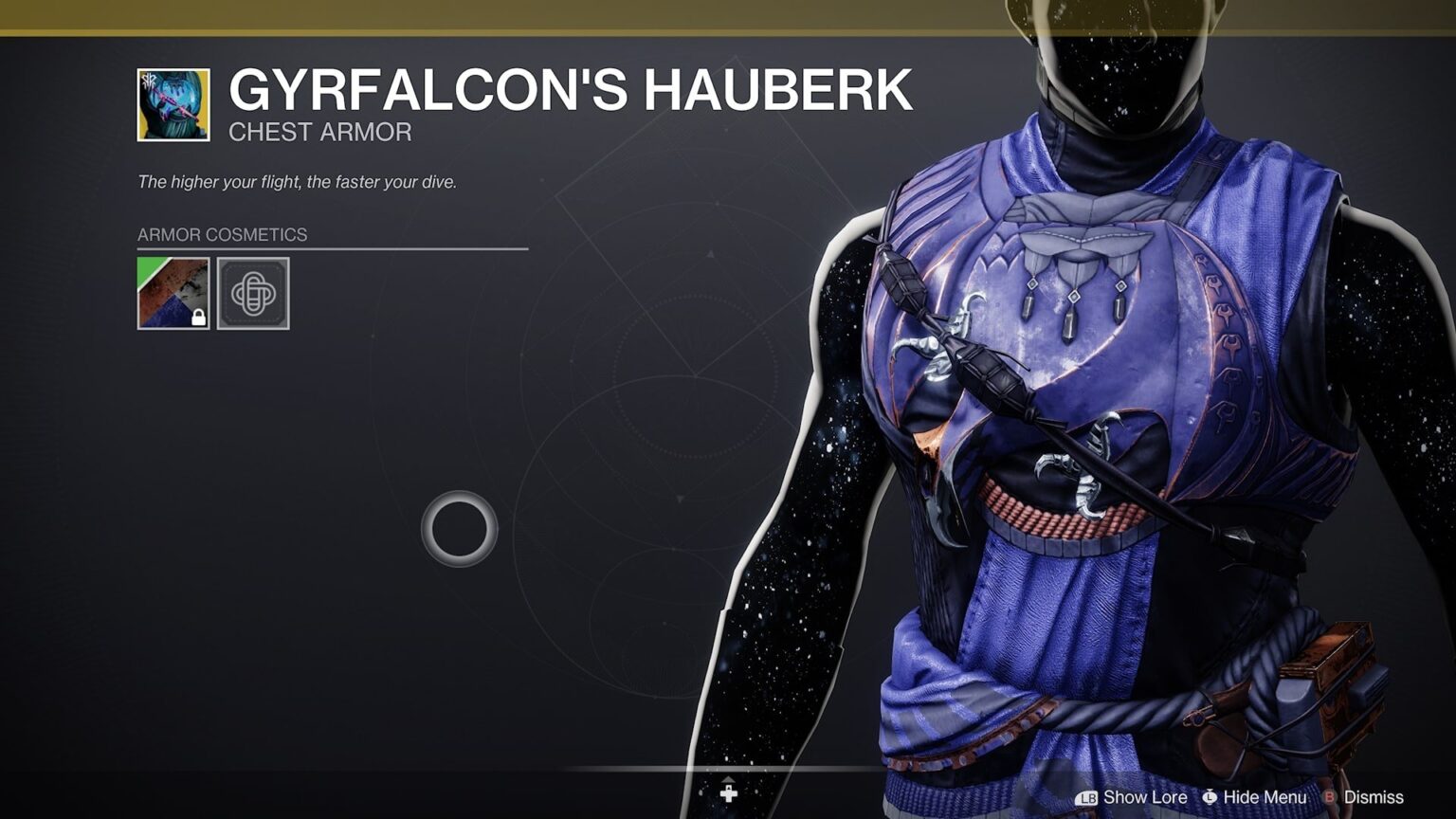Screen dimensions: 1456x819
Task: Click the right-stick icon beside Hide Menu
Action: pos(1209,797)
